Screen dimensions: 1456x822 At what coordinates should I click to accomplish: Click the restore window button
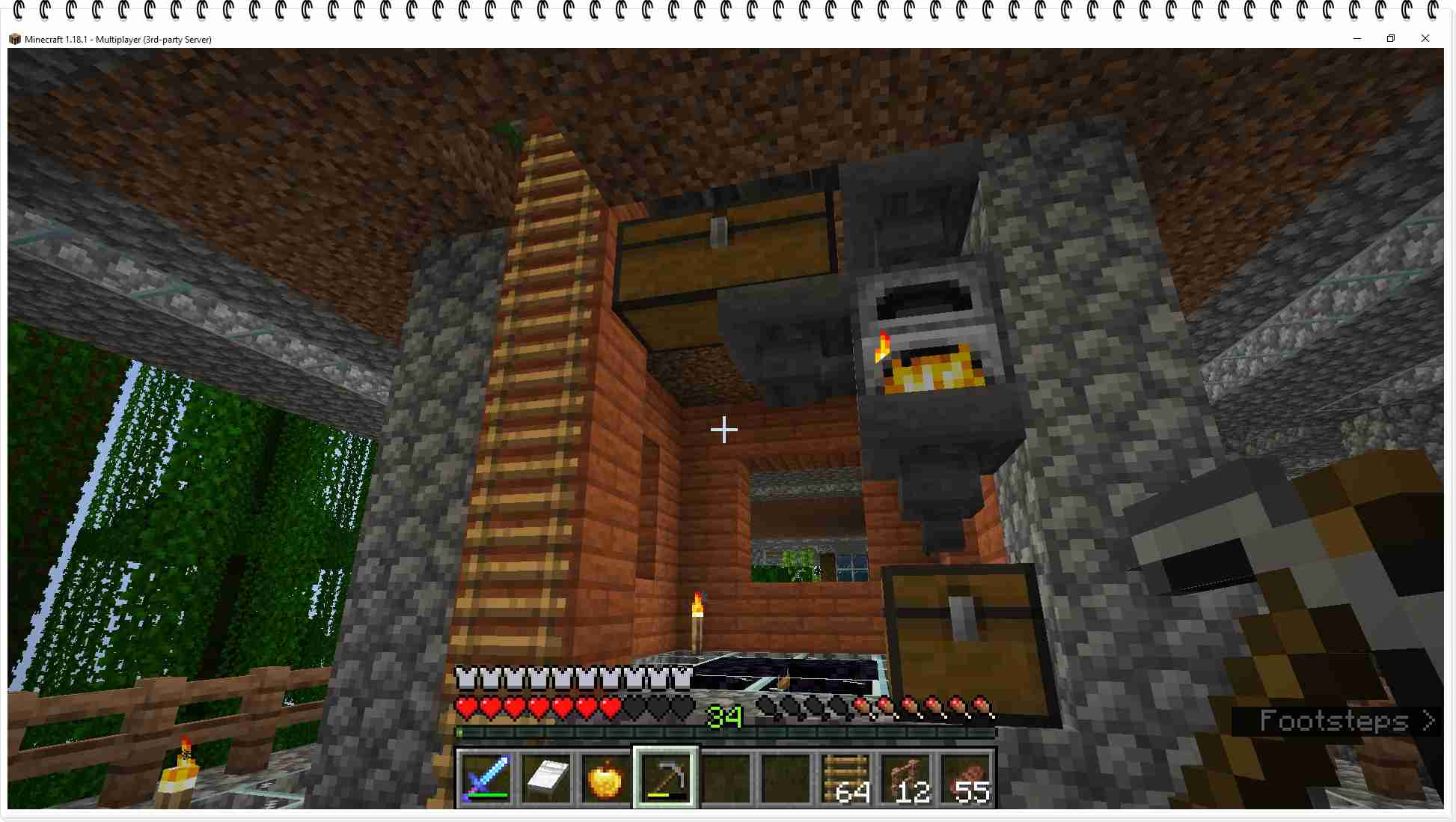click(x=1392, y=38)
